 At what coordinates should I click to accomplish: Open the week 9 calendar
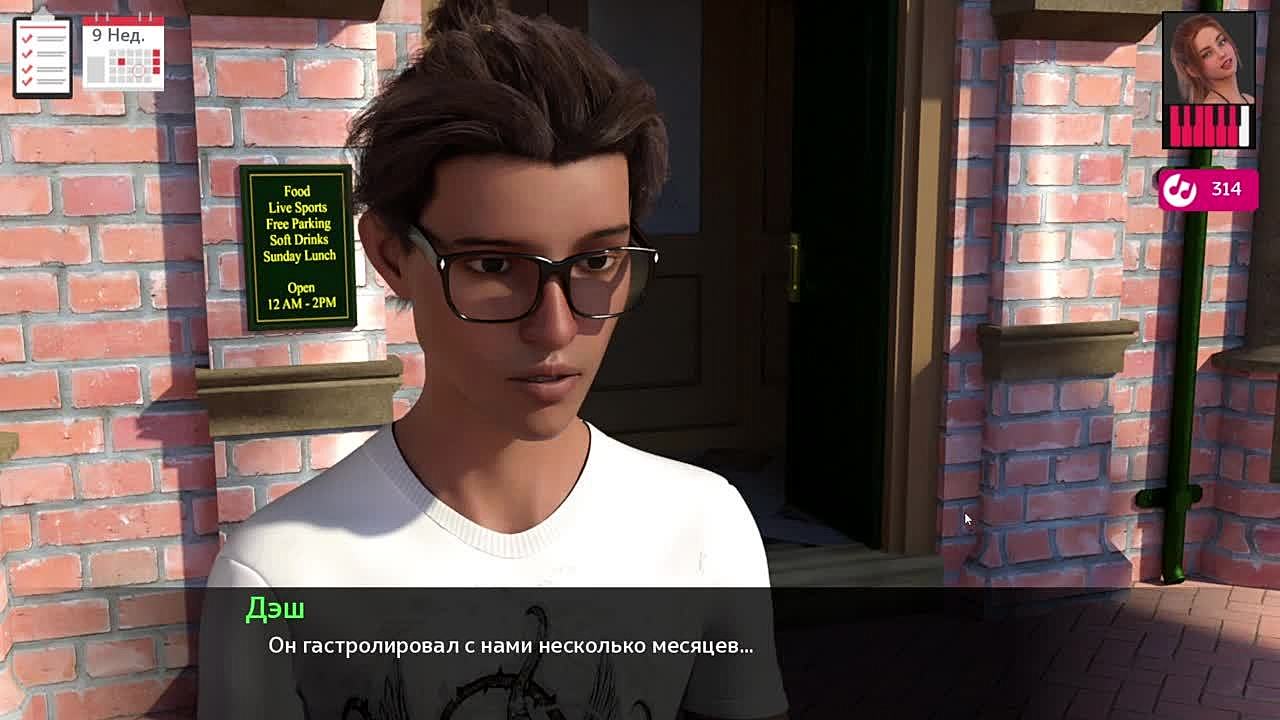click(123, 53)
